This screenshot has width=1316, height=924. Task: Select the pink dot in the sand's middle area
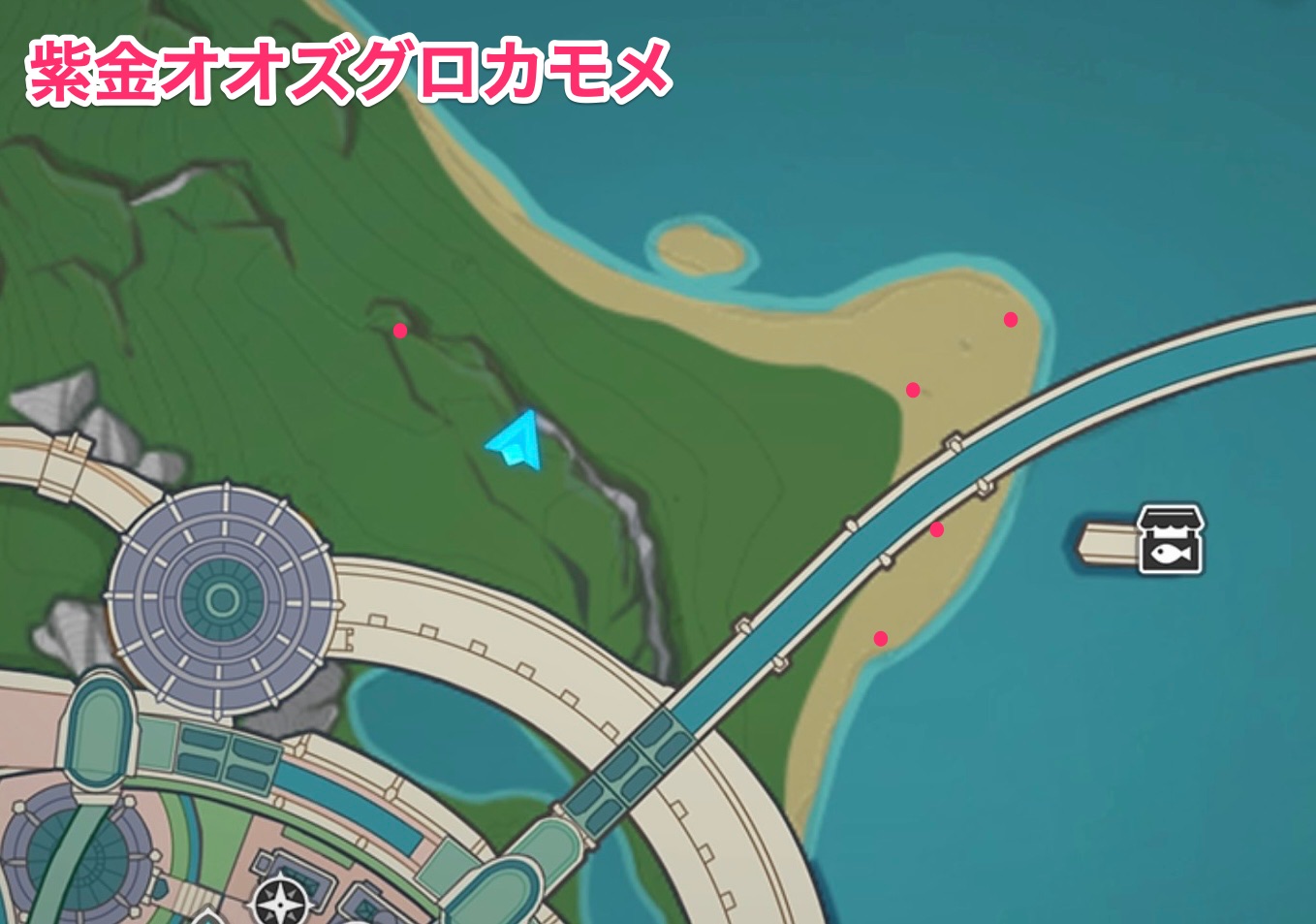[912, 387]
